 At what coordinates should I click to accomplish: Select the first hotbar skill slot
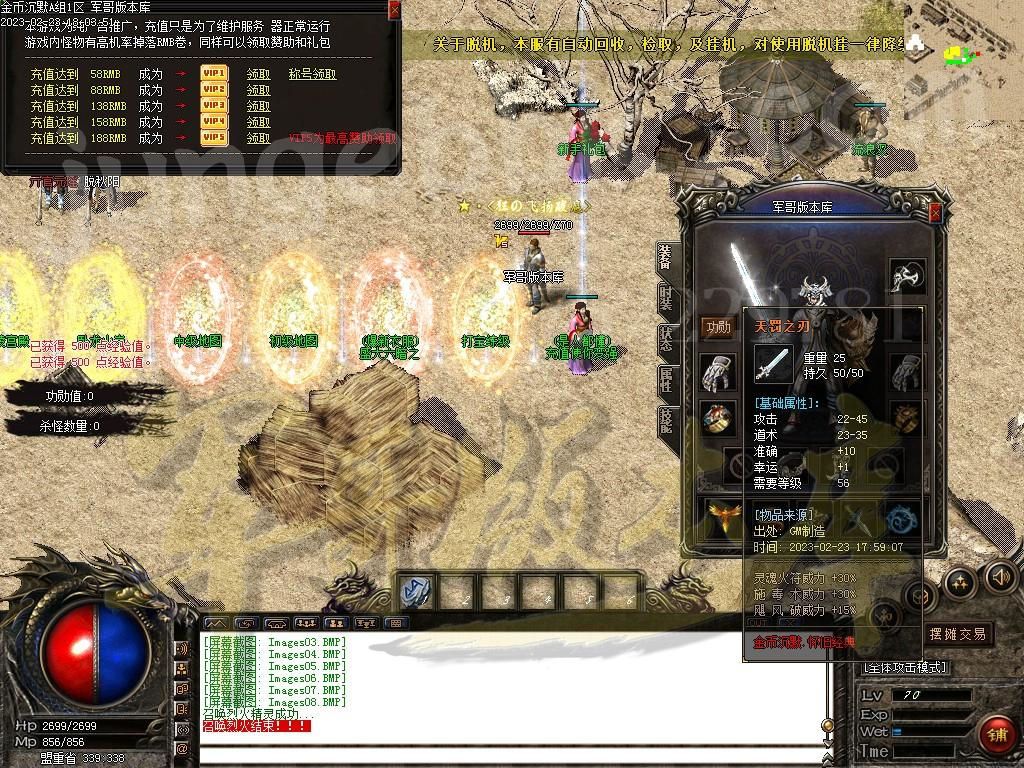415,592
